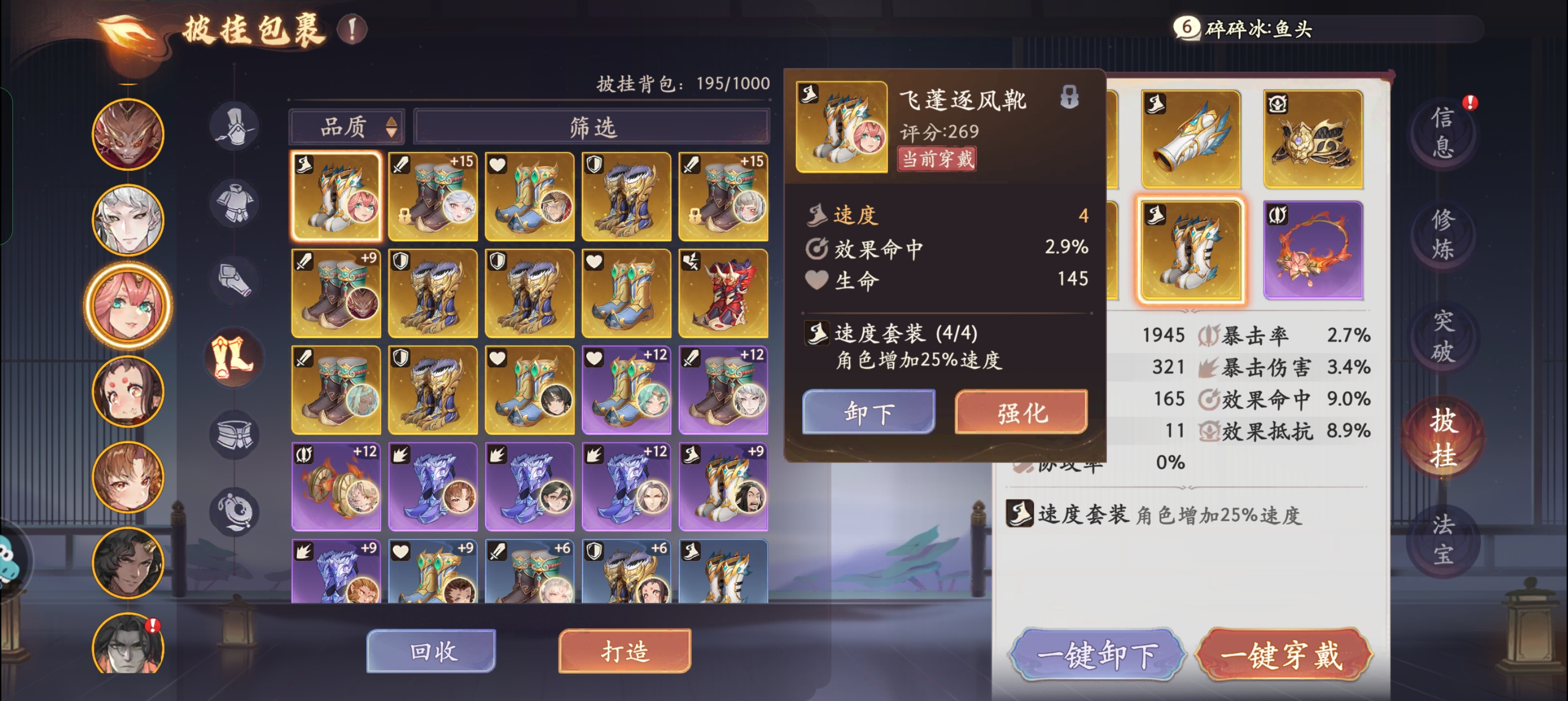Toggle the lock icon on 飞蓬逐风靴
The image size is (1568, 701).
point(1069,97)
